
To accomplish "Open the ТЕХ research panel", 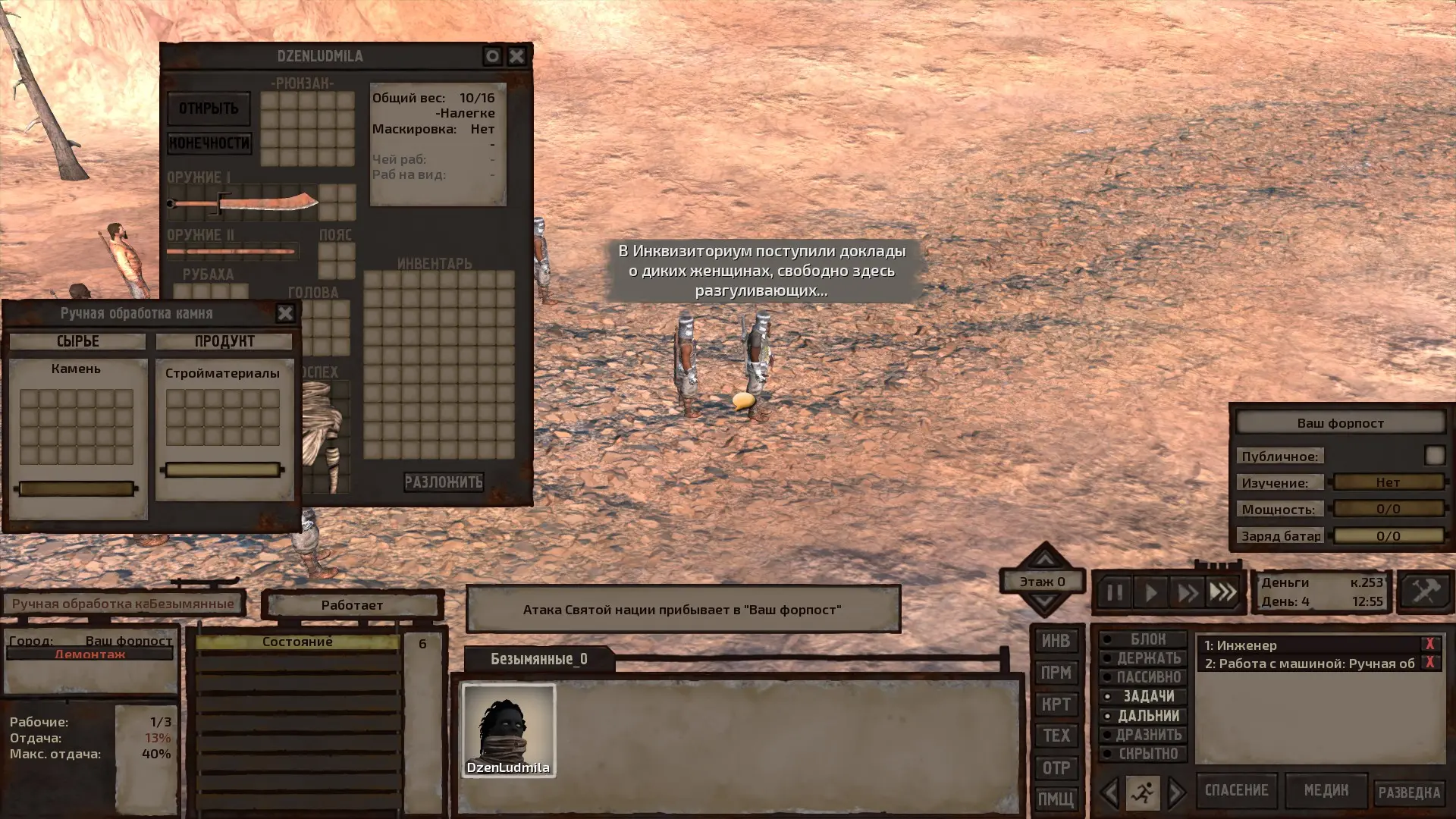I will pos(1056,736).
